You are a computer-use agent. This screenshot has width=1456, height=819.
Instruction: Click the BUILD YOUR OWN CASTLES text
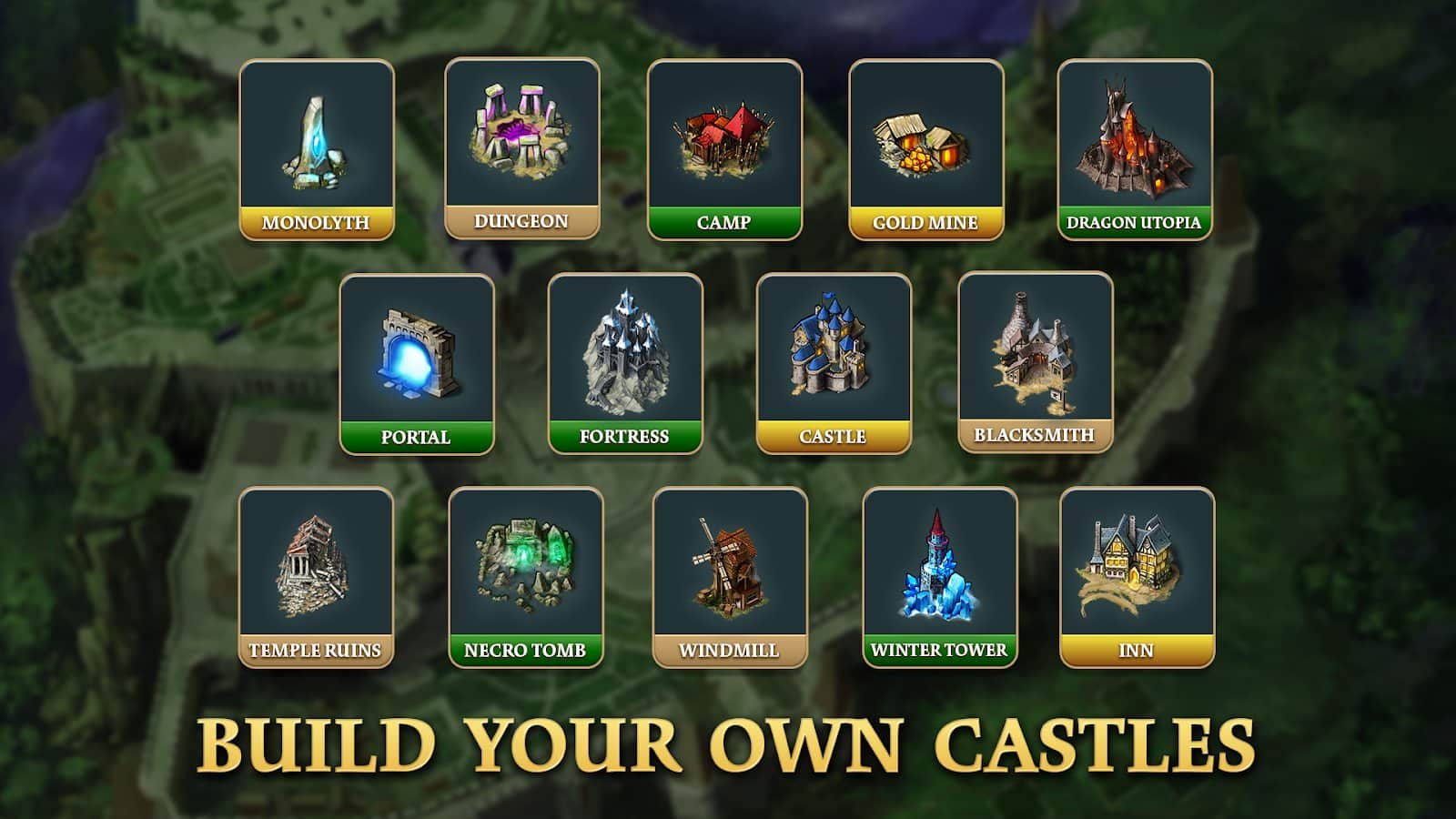728,747
